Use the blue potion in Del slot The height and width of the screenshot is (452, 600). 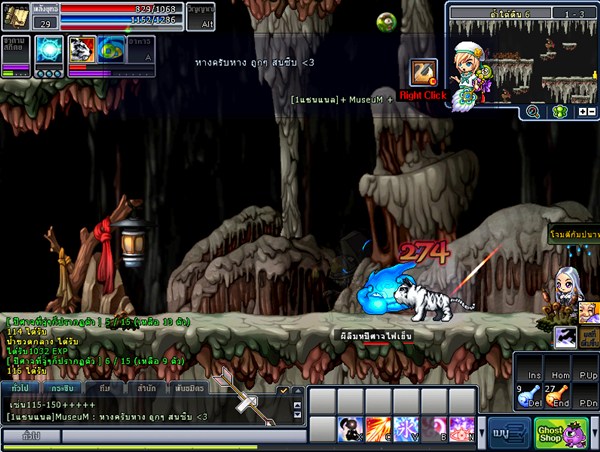click(527, 396)
